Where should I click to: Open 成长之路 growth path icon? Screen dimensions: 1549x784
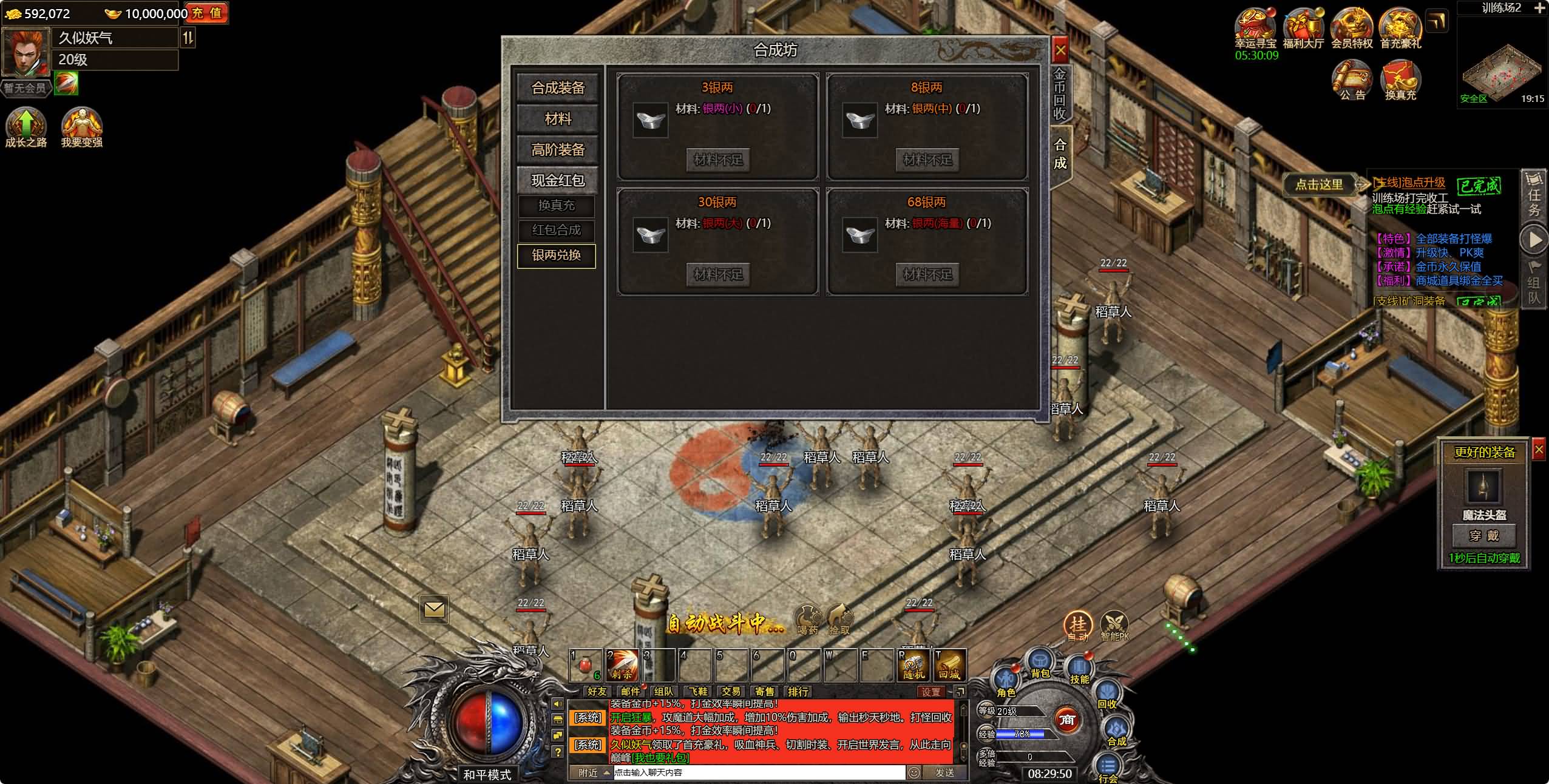tap(25, 126)
